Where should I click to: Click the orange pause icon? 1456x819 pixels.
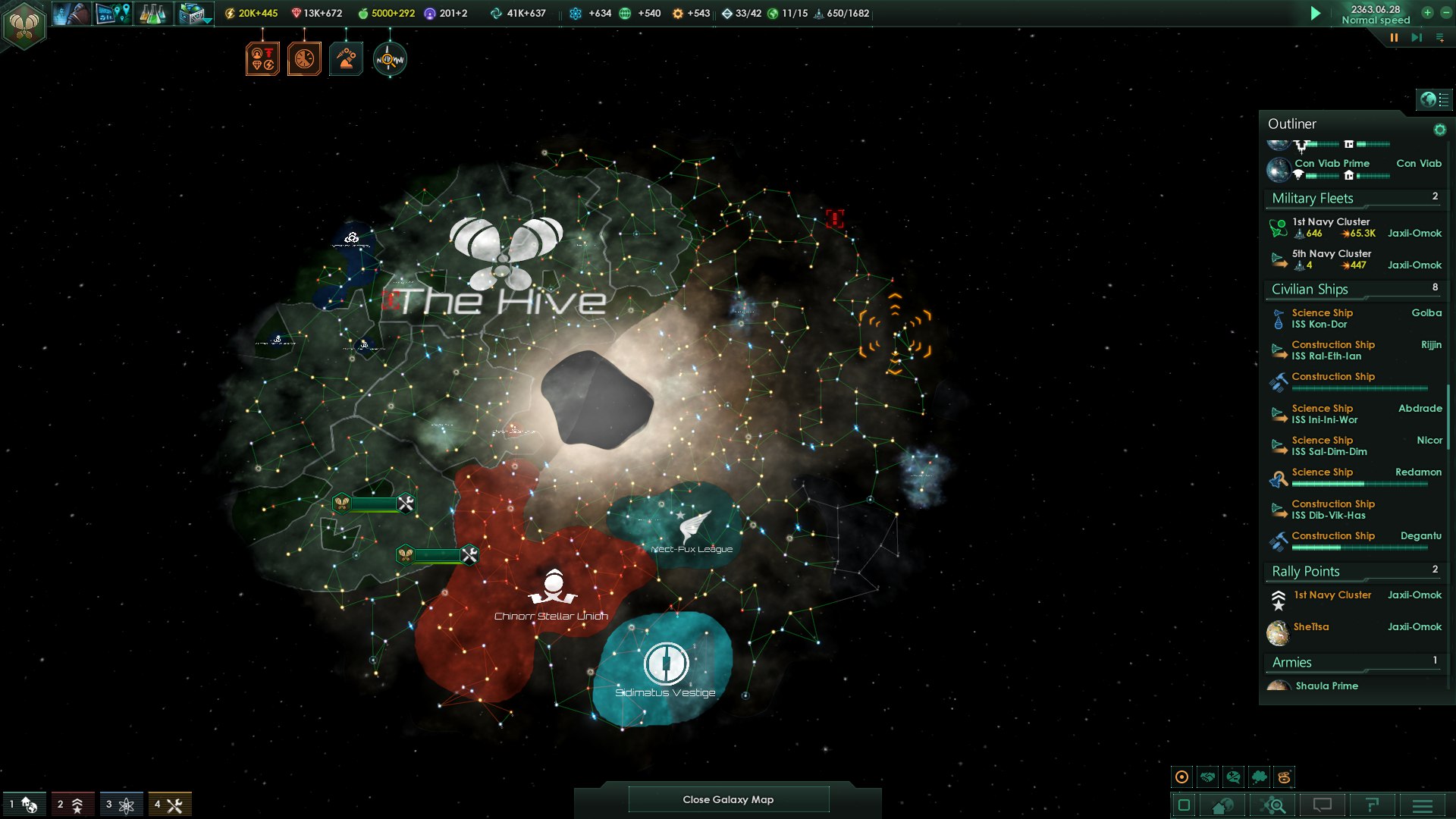point(1394,37)
